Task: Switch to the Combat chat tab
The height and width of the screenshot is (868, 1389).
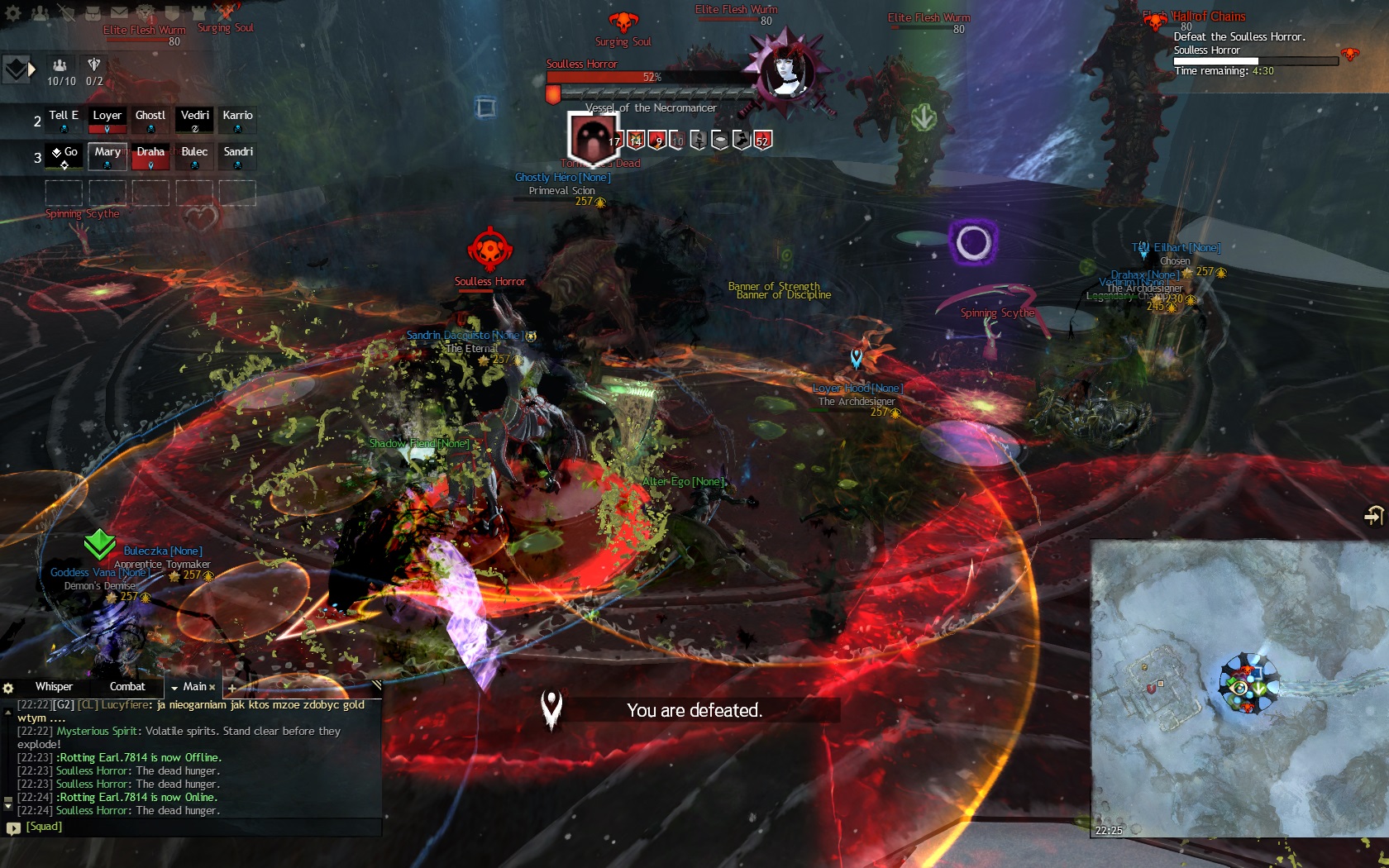Action: [x=127, y=687]
